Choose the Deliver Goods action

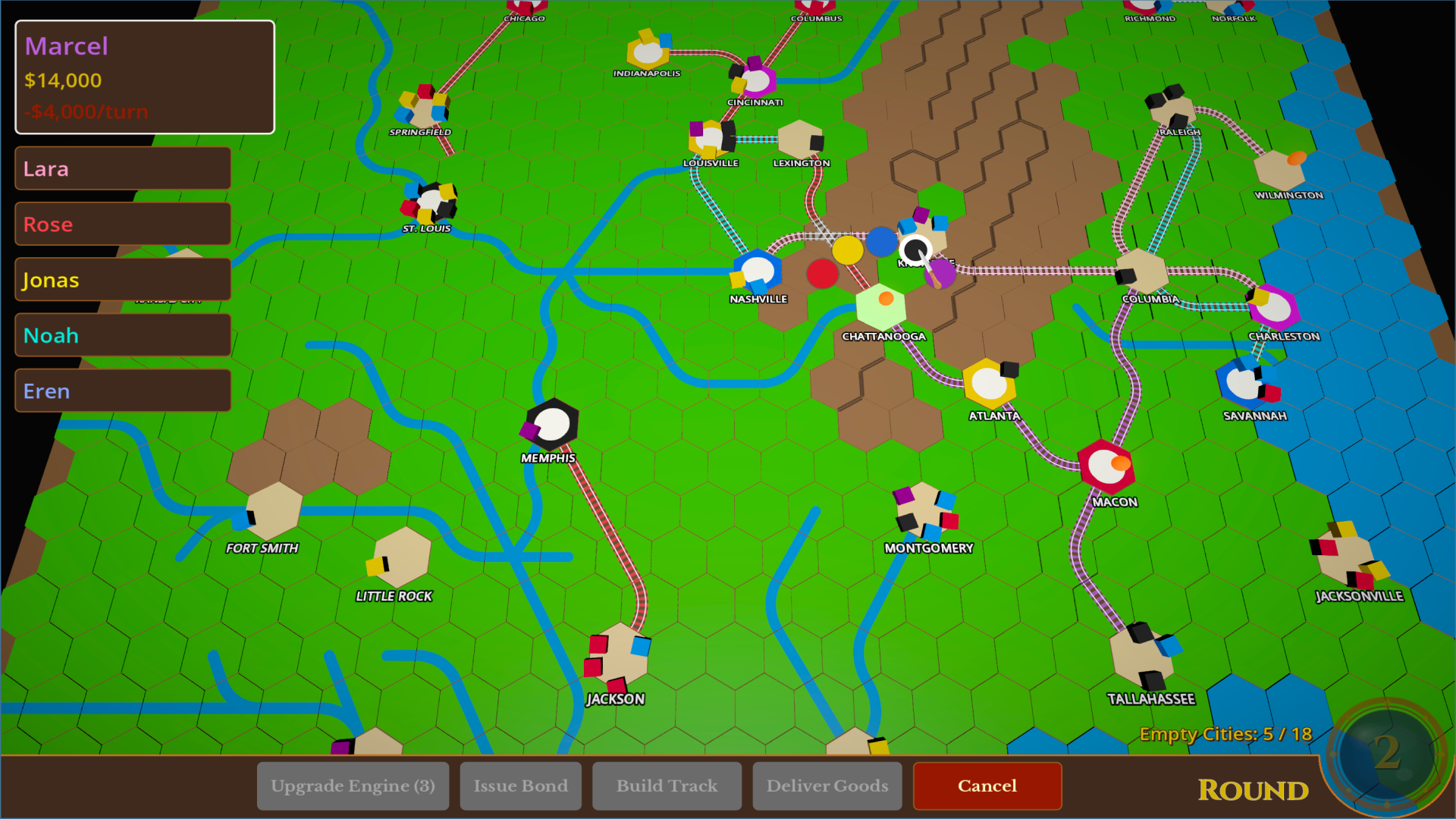point(827,786)
